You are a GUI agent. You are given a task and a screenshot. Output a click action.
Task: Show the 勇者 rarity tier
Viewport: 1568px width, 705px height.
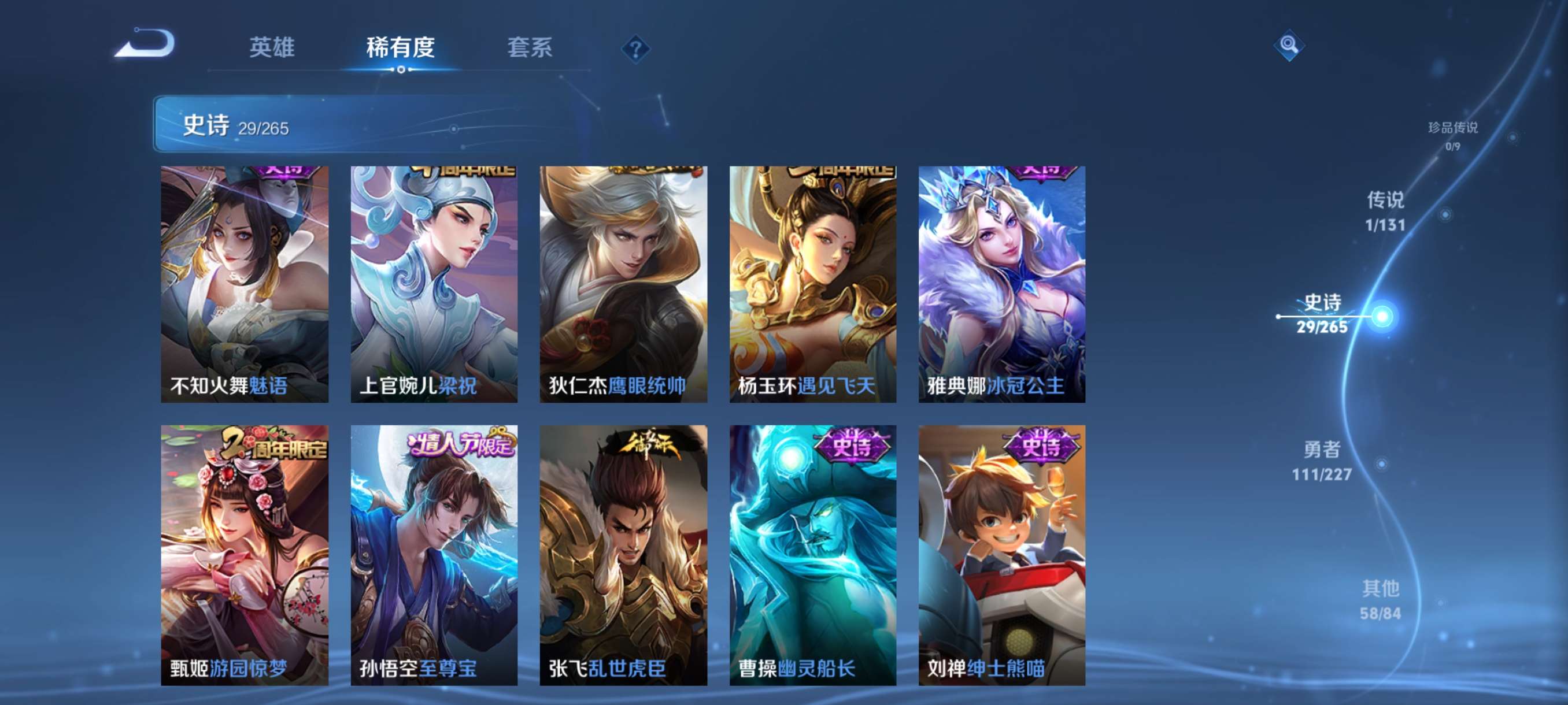[x=1322, y=461]
